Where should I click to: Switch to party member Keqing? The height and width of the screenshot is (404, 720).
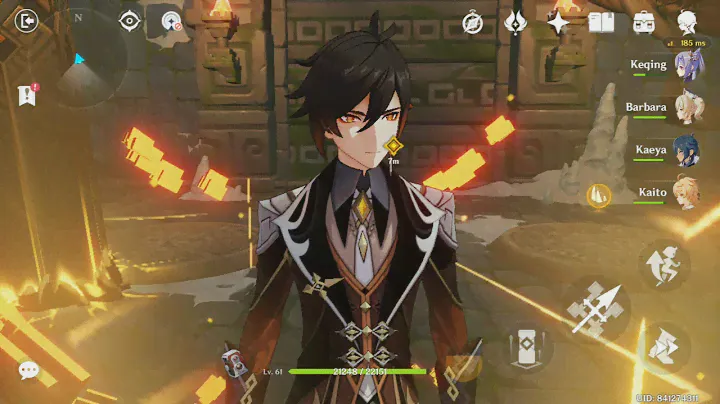click(686, 68)
